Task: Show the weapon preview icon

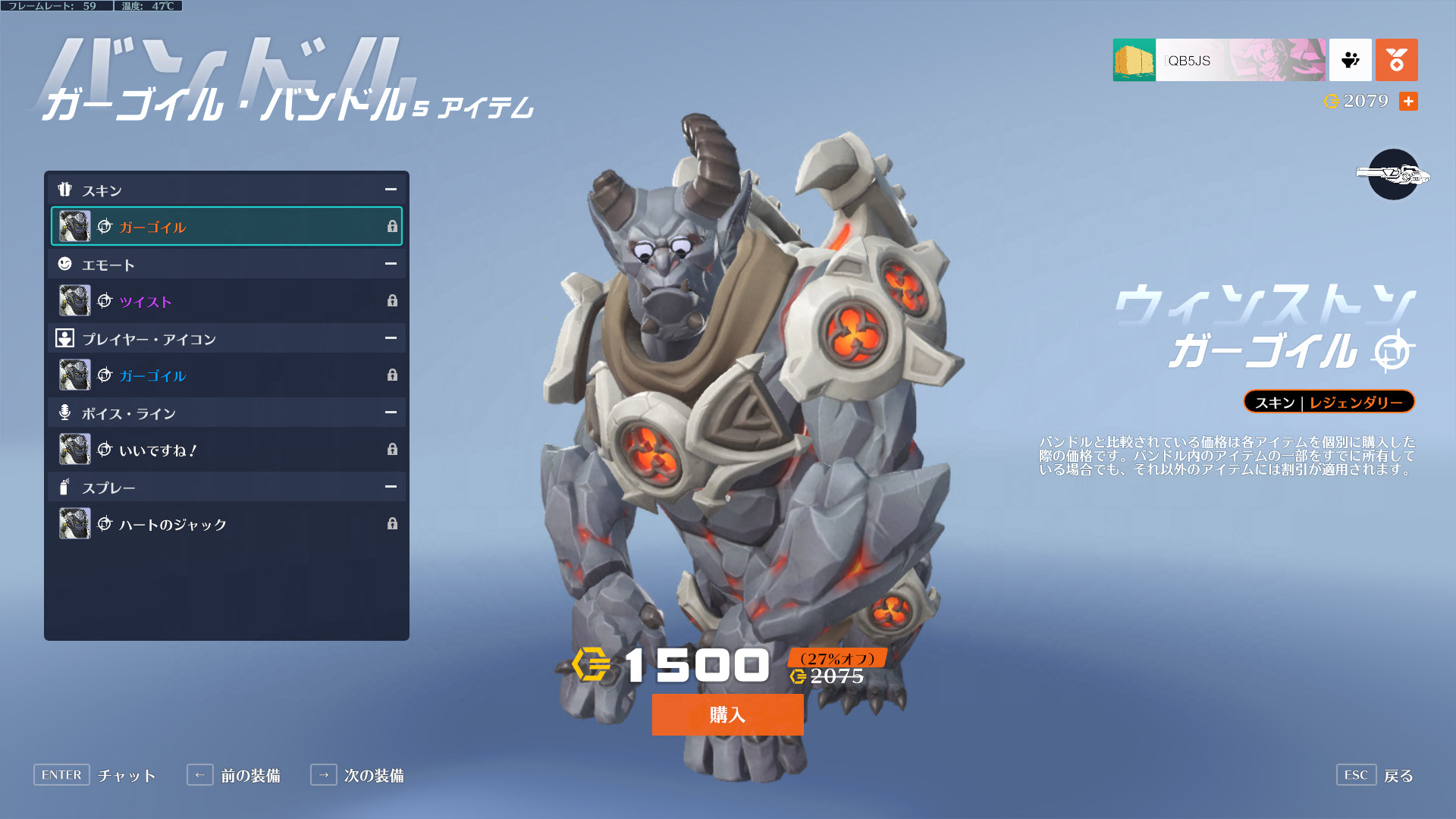Action: 1393,174
